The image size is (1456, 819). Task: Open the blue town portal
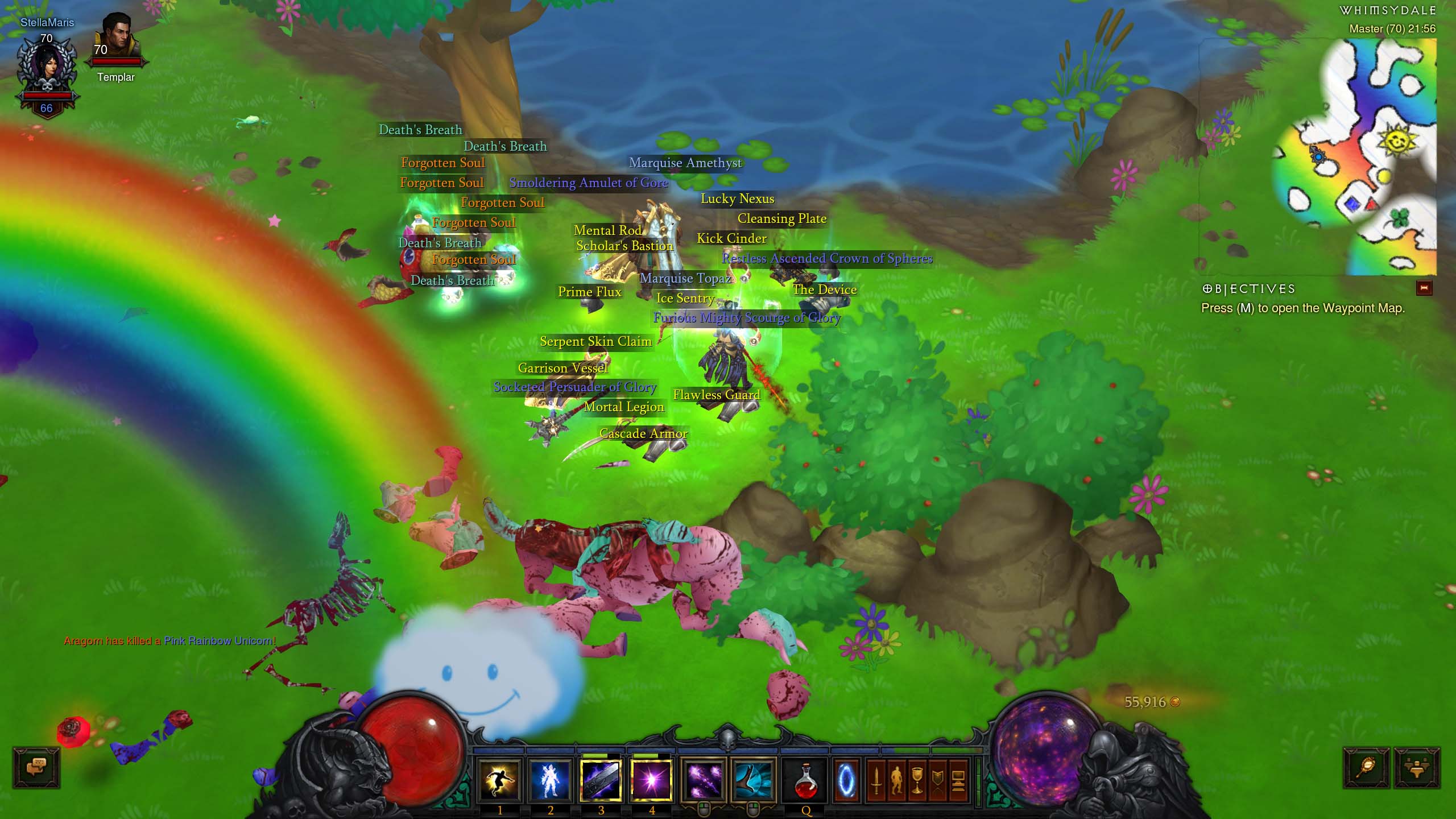pyautogui.click(x=846, y=780)
